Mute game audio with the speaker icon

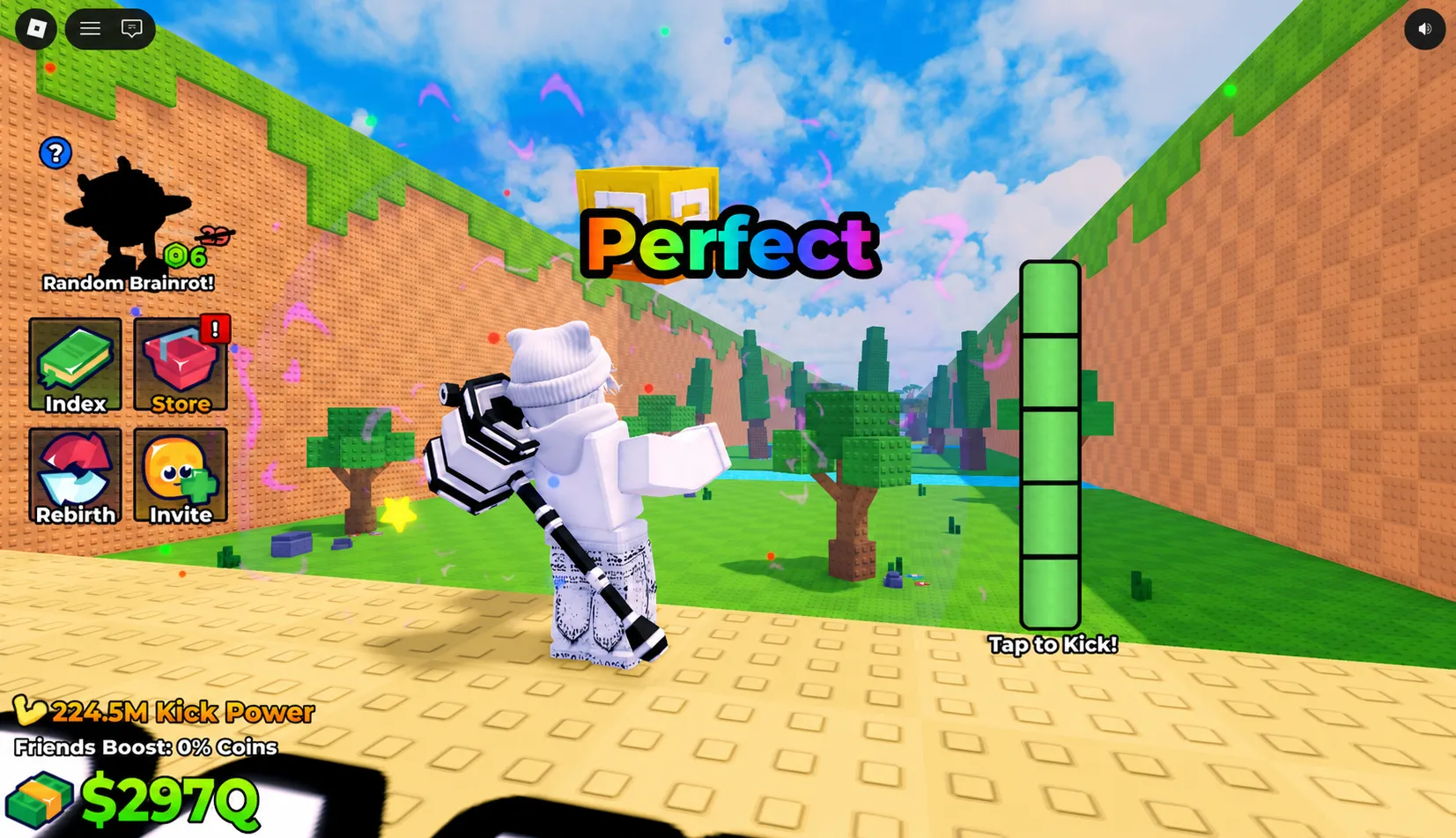1423,28
